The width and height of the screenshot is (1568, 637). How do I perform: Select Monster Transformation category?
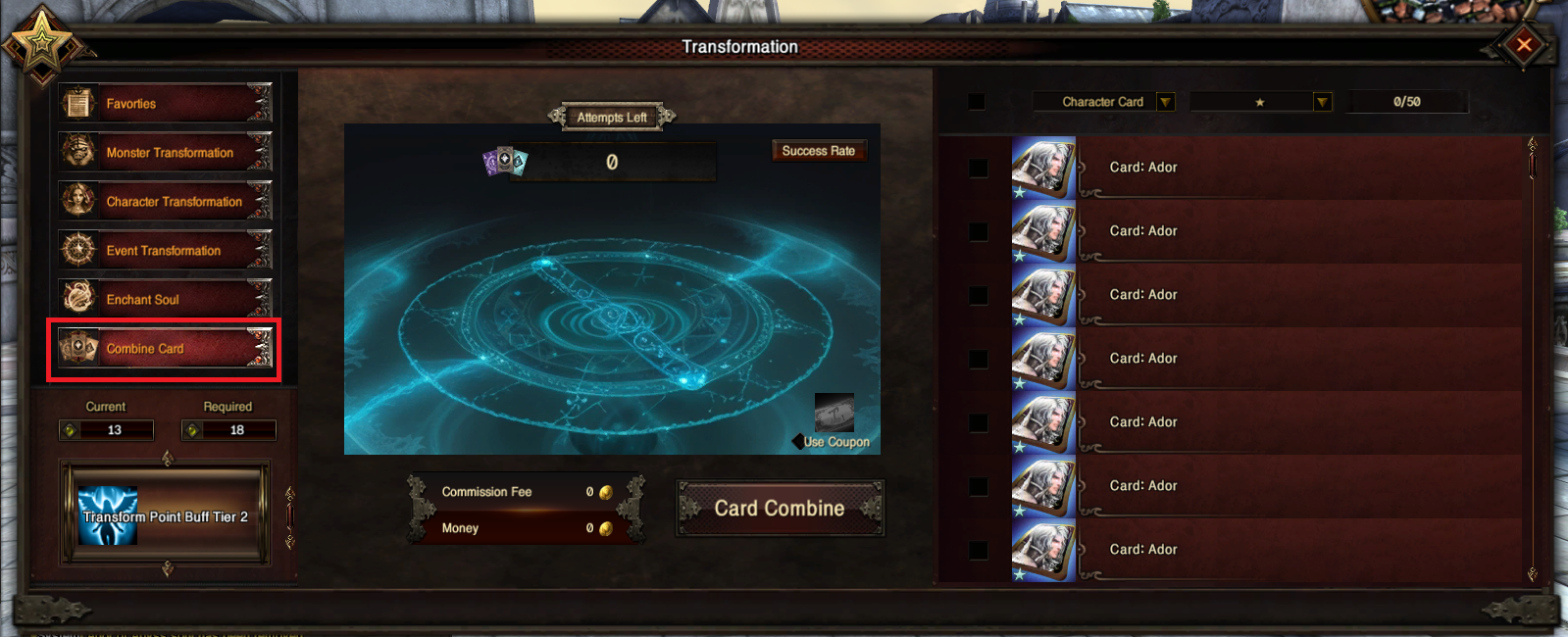point(164,153)
